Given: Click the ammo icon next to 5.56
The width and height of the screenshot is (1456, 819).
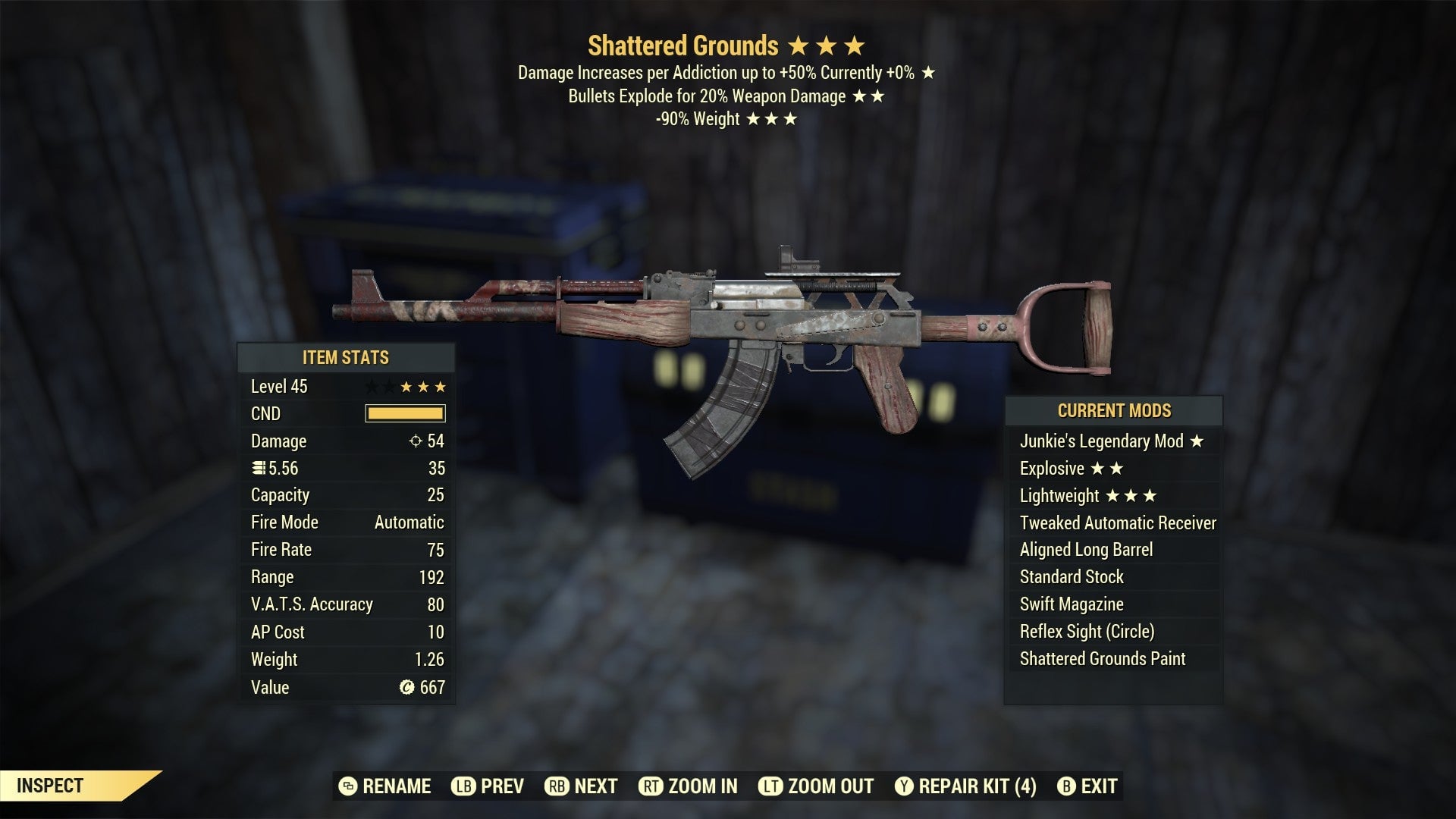Looking at the screenshot, I should pyautogui.click(x=258, y=468).
